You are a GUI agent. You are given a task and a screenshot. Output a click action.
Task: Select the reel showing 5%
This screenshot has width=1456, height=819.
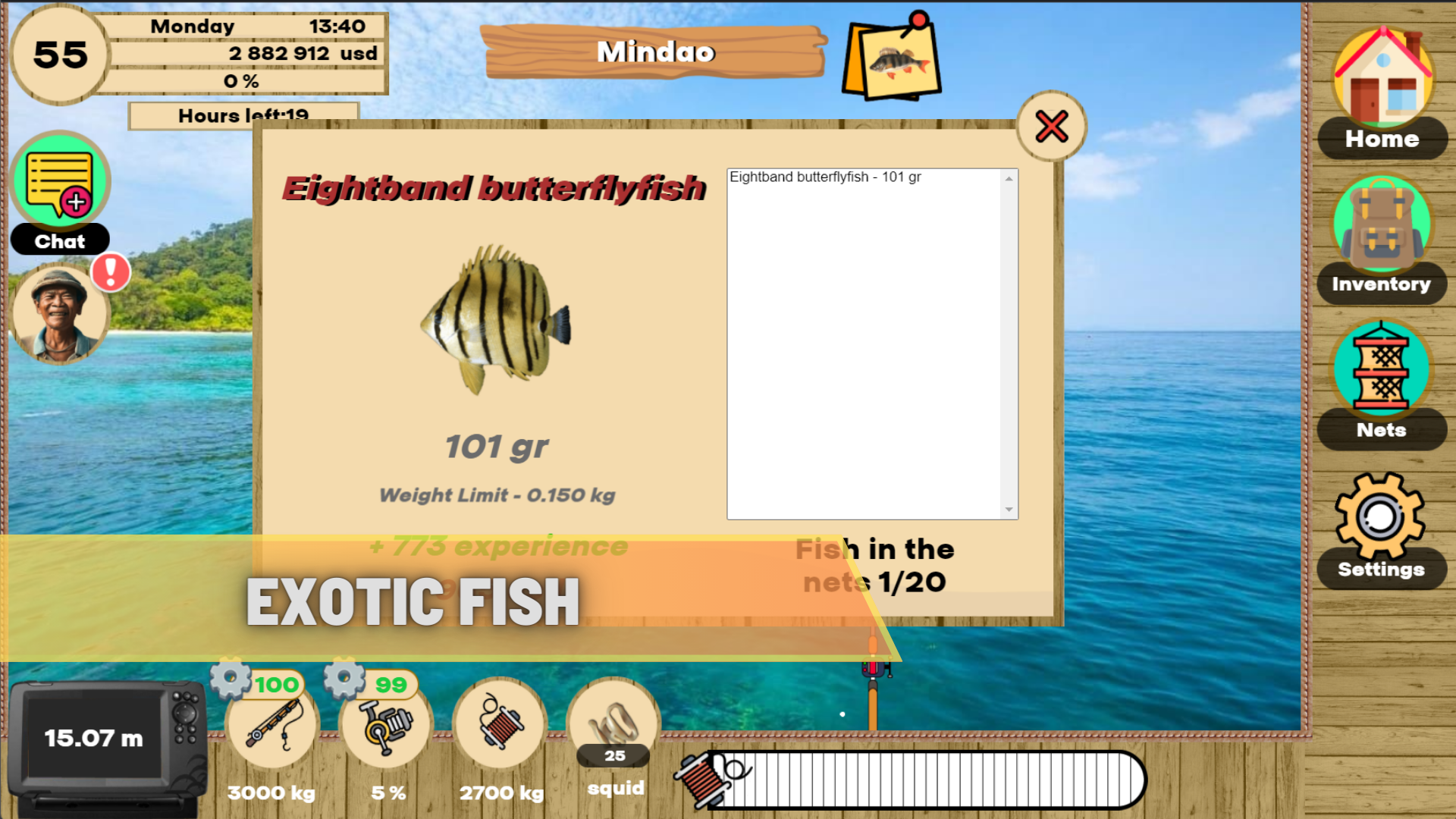click(x=385, y=726)
